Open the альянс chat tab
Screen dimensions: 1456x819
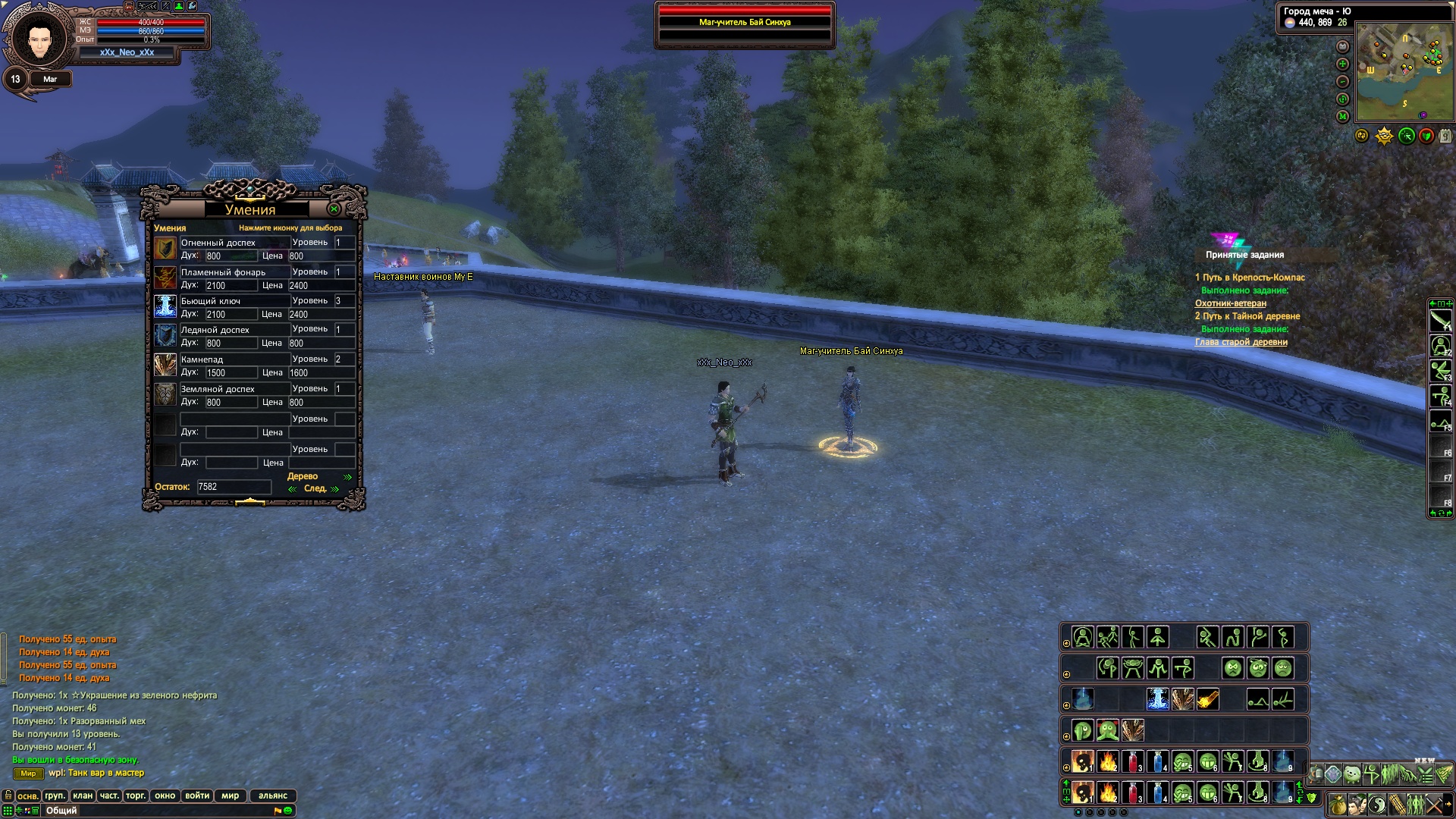[x=273, y=795]
